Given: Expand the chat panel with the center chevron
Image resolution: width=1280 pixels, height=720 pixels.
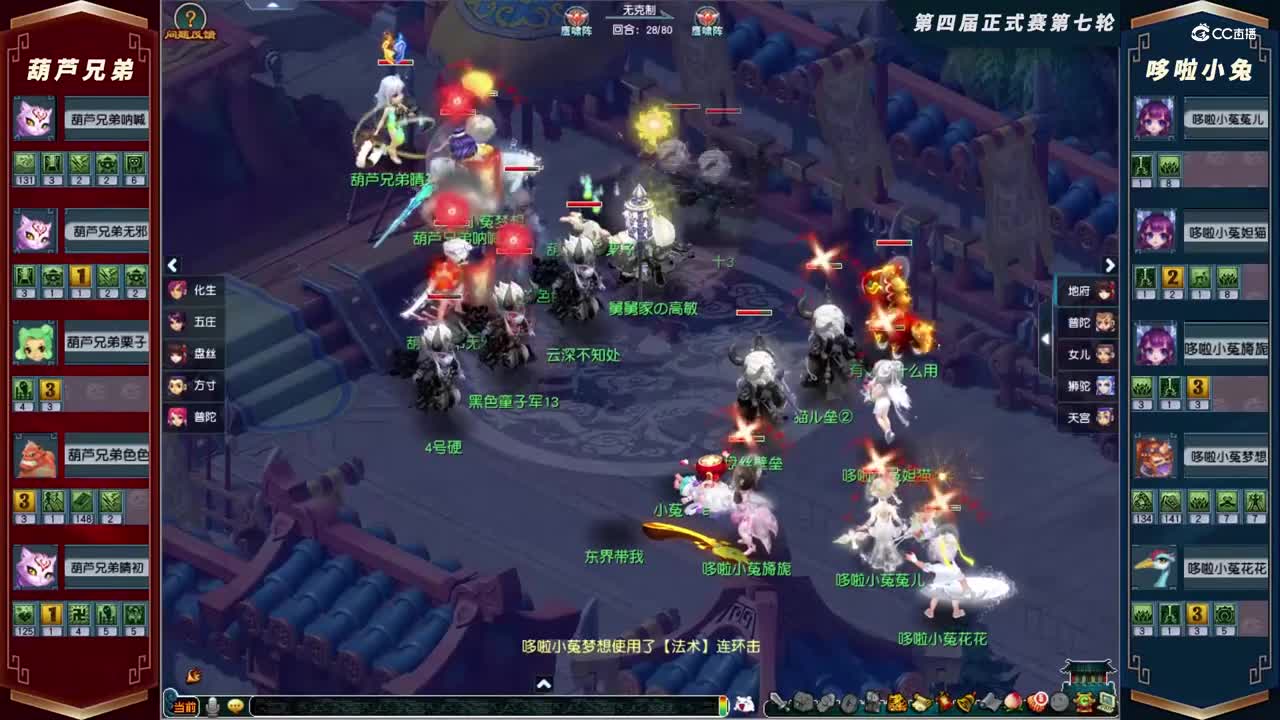Looking at the screenshot, I should coord(545,684).
